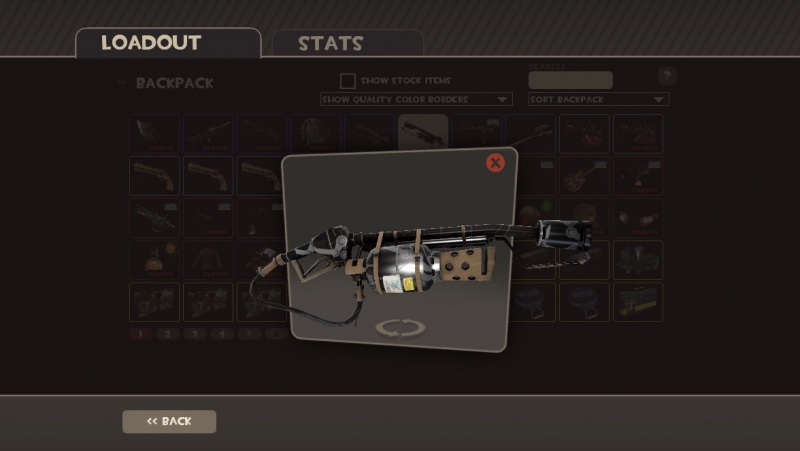Close the flamethrower preview popup
The width and height of the screenshot is (800, 451).
(495, 163)
